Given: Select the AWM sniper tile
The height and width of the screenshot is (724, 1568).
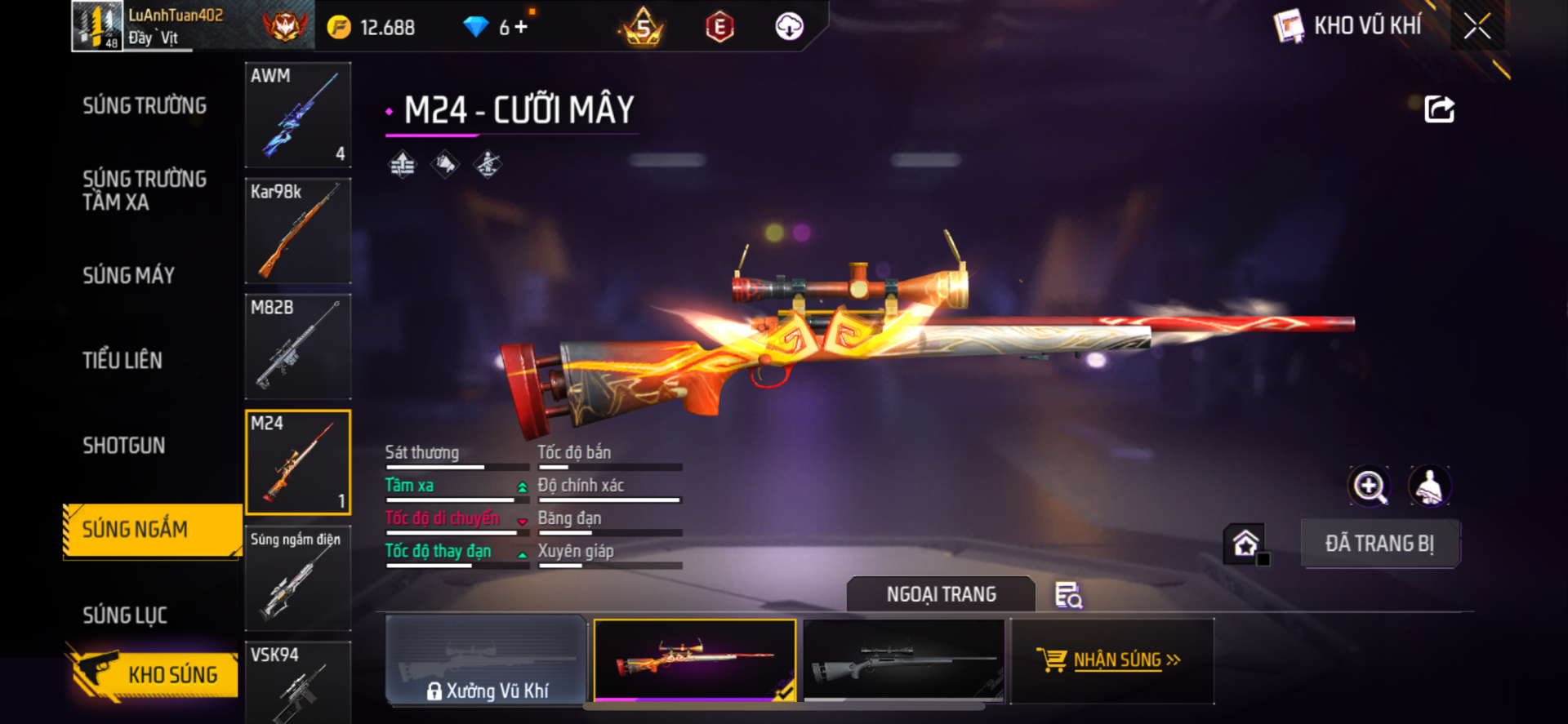Looking at the screenshot, I should click(298, 115).
